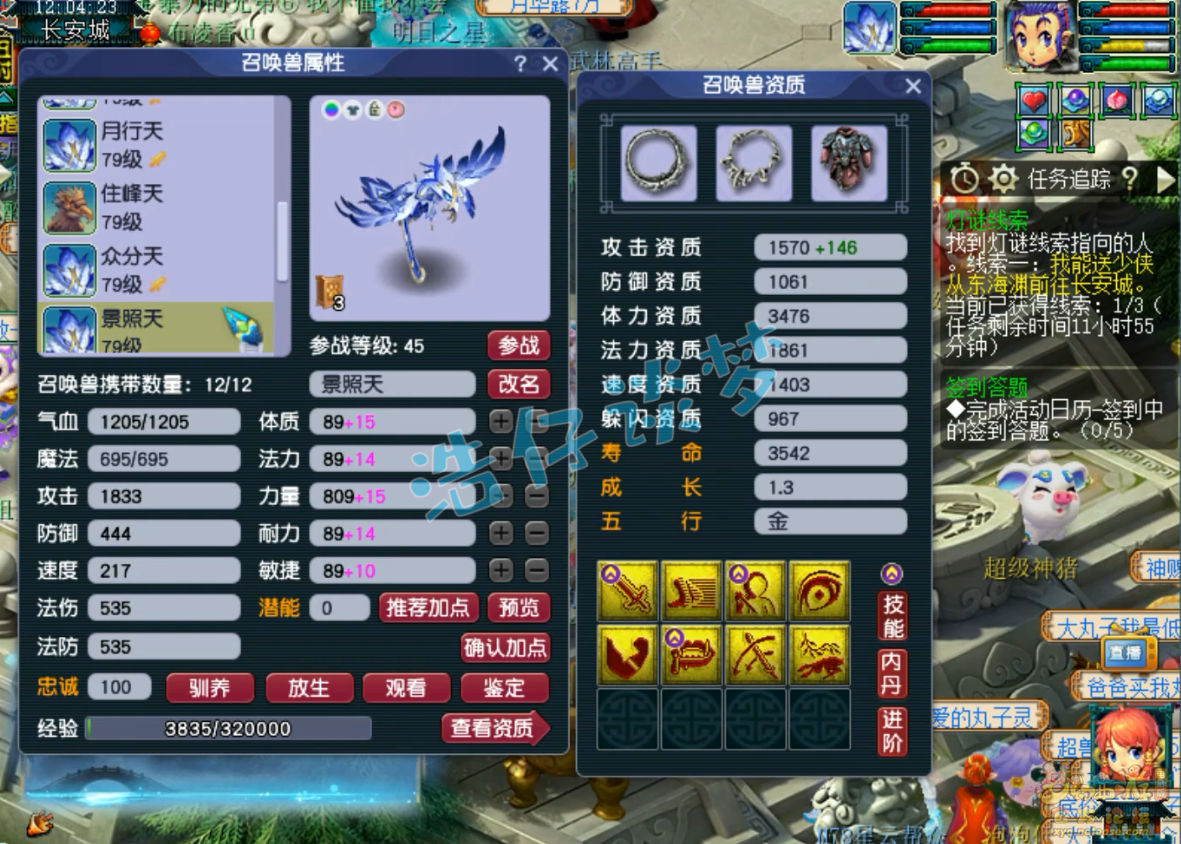
Task: Click the sword skill icon
Action: point(628,591)
